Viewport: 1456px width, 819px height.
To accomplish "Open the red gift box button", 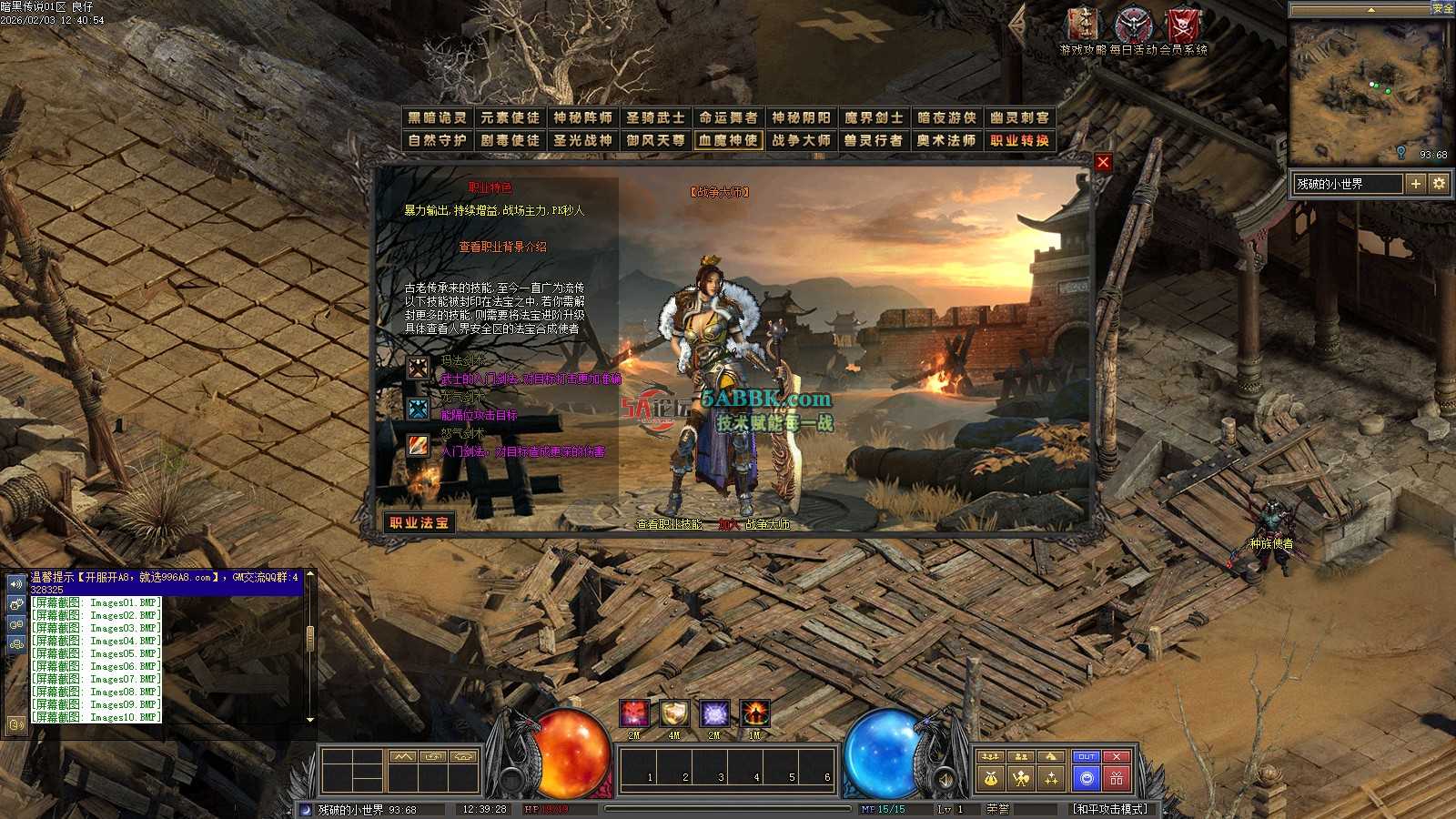I will [x=1117, y=778].
